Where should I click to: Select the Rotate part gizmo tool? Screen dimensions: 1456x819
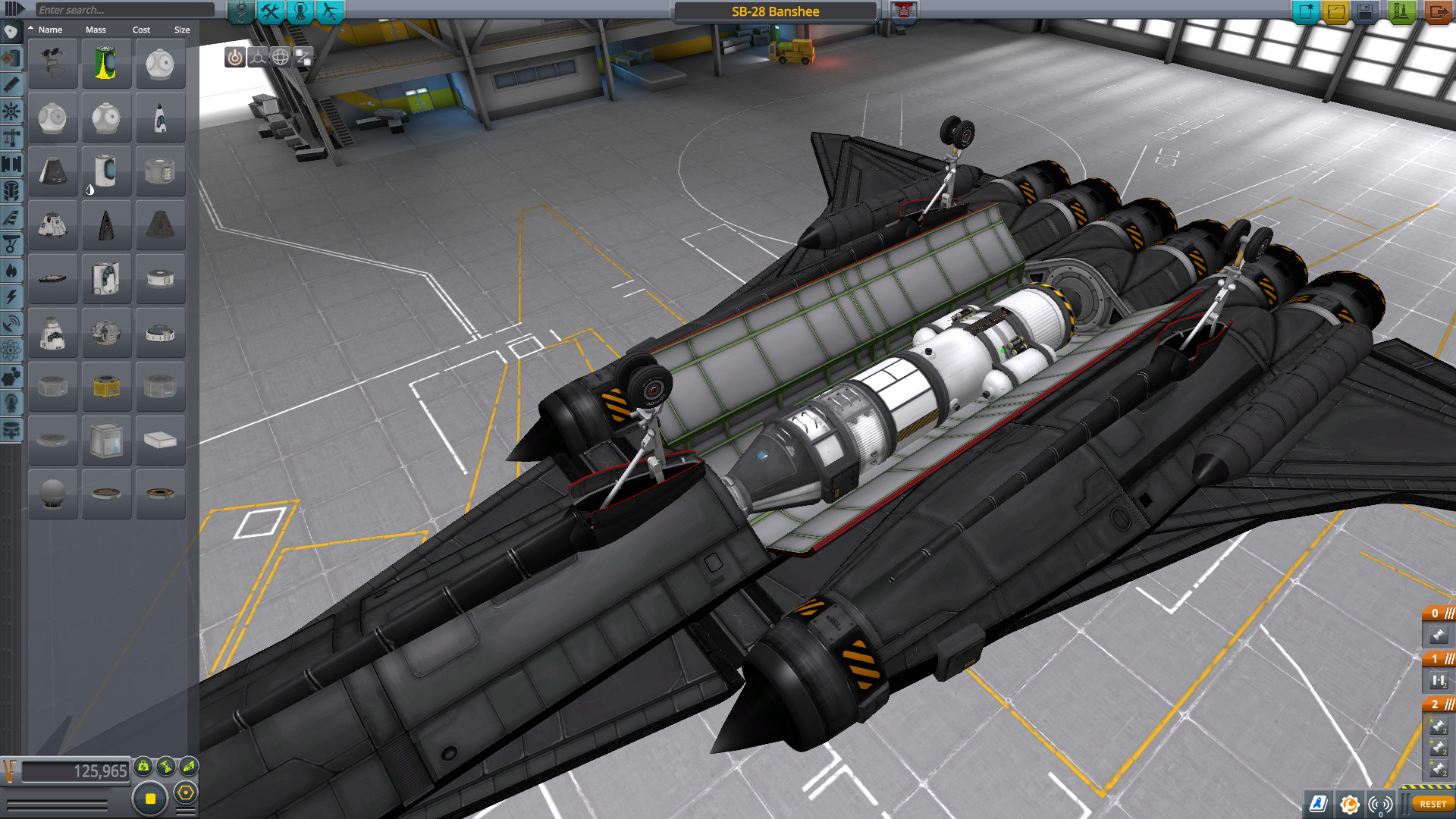[x=282, y=57]
